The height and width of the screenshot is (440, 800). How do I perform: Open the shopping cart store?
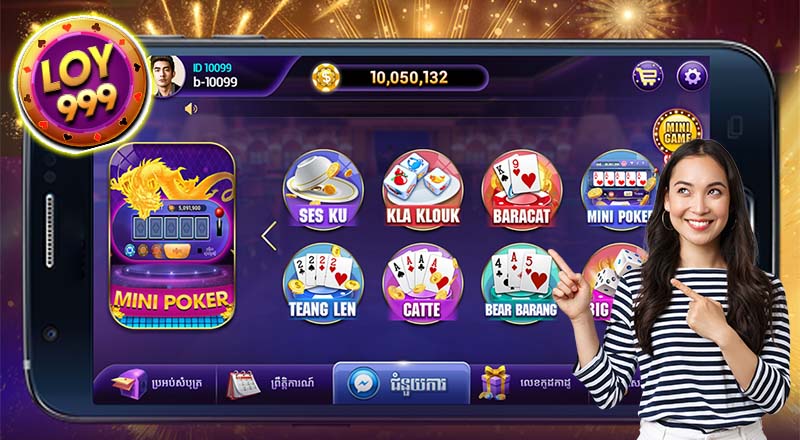(x=648, y=76)
